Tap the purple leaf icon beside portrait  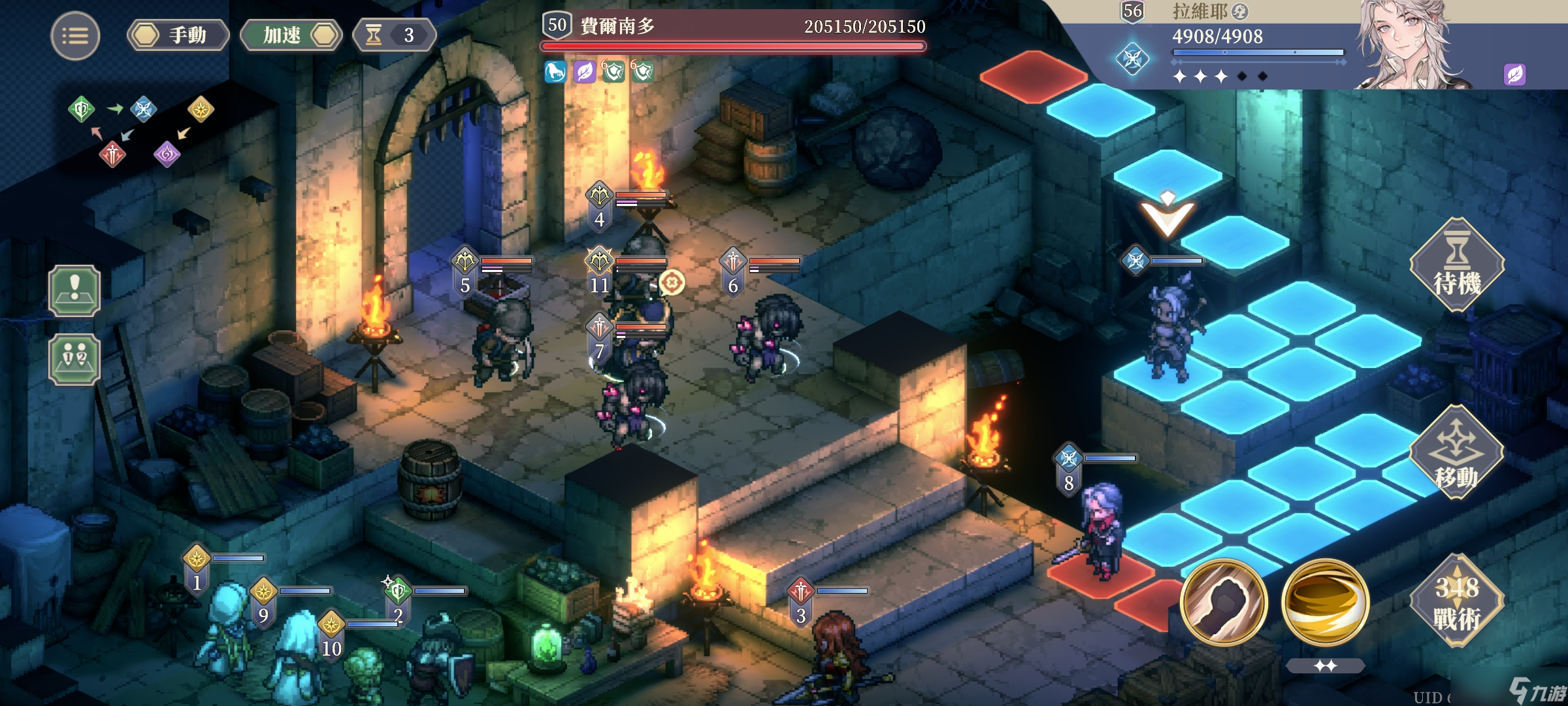(x=1514, y=74)
